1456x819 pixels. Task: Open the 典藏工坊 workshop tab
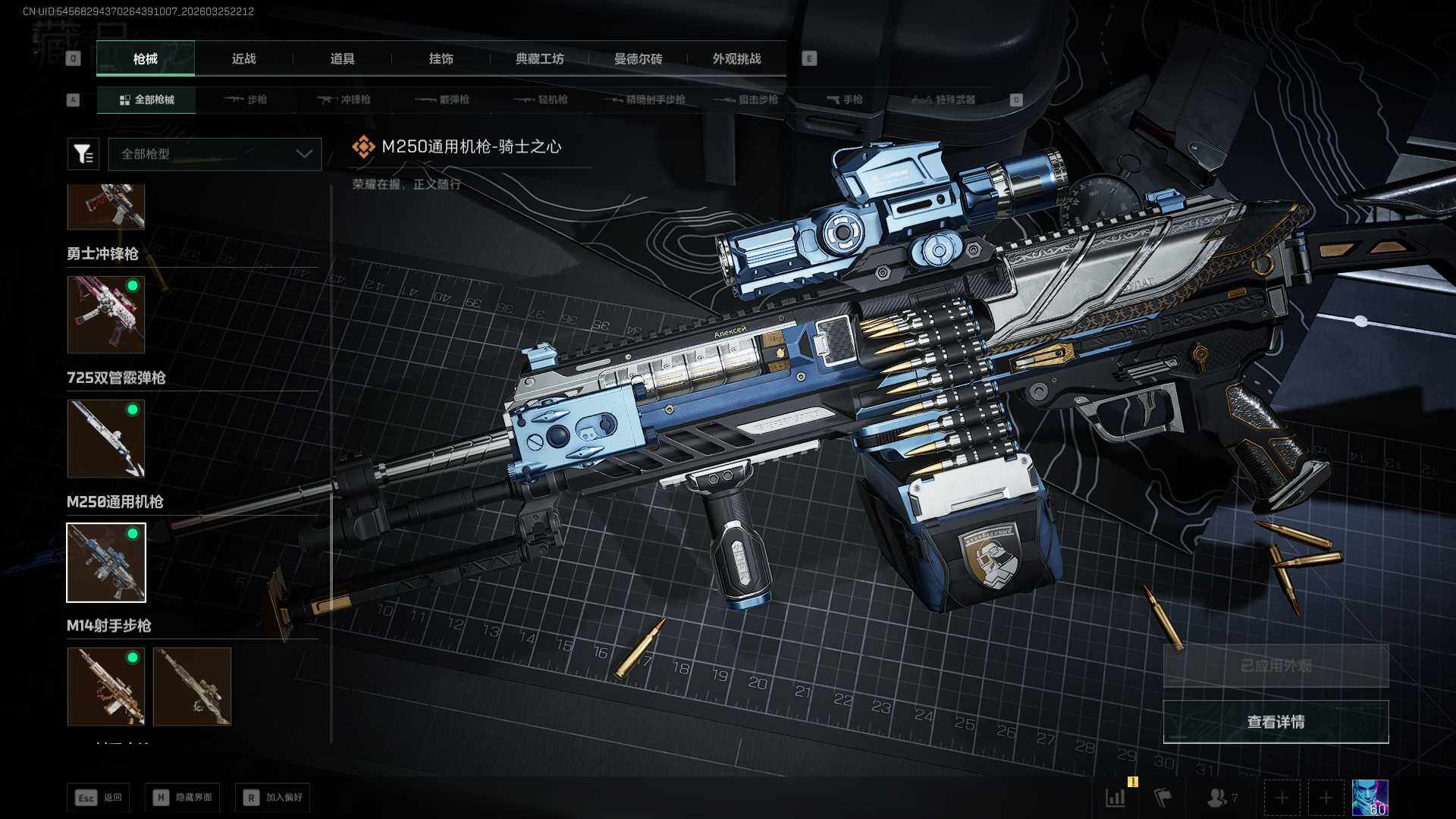[x=539, y=58]
